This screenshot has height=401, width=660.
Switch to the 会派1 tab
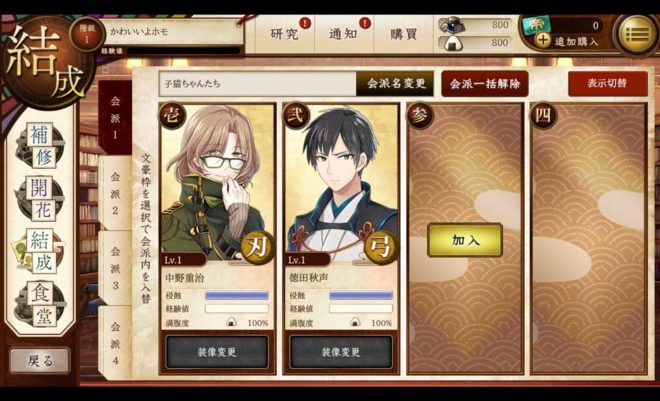[x=115, y=120]
